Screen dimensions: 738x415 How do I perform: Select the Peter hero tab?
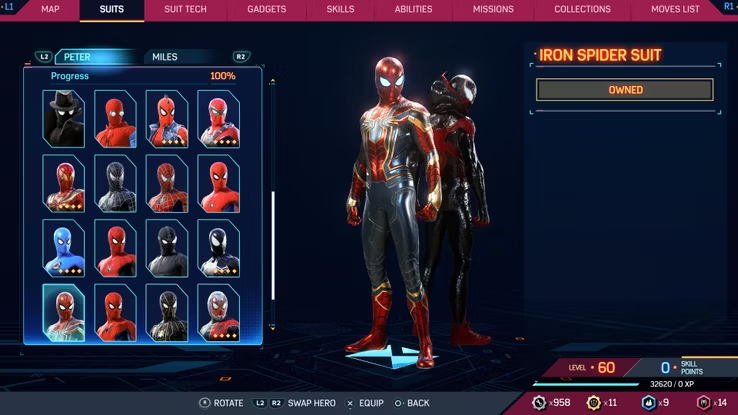pos(78,57)
